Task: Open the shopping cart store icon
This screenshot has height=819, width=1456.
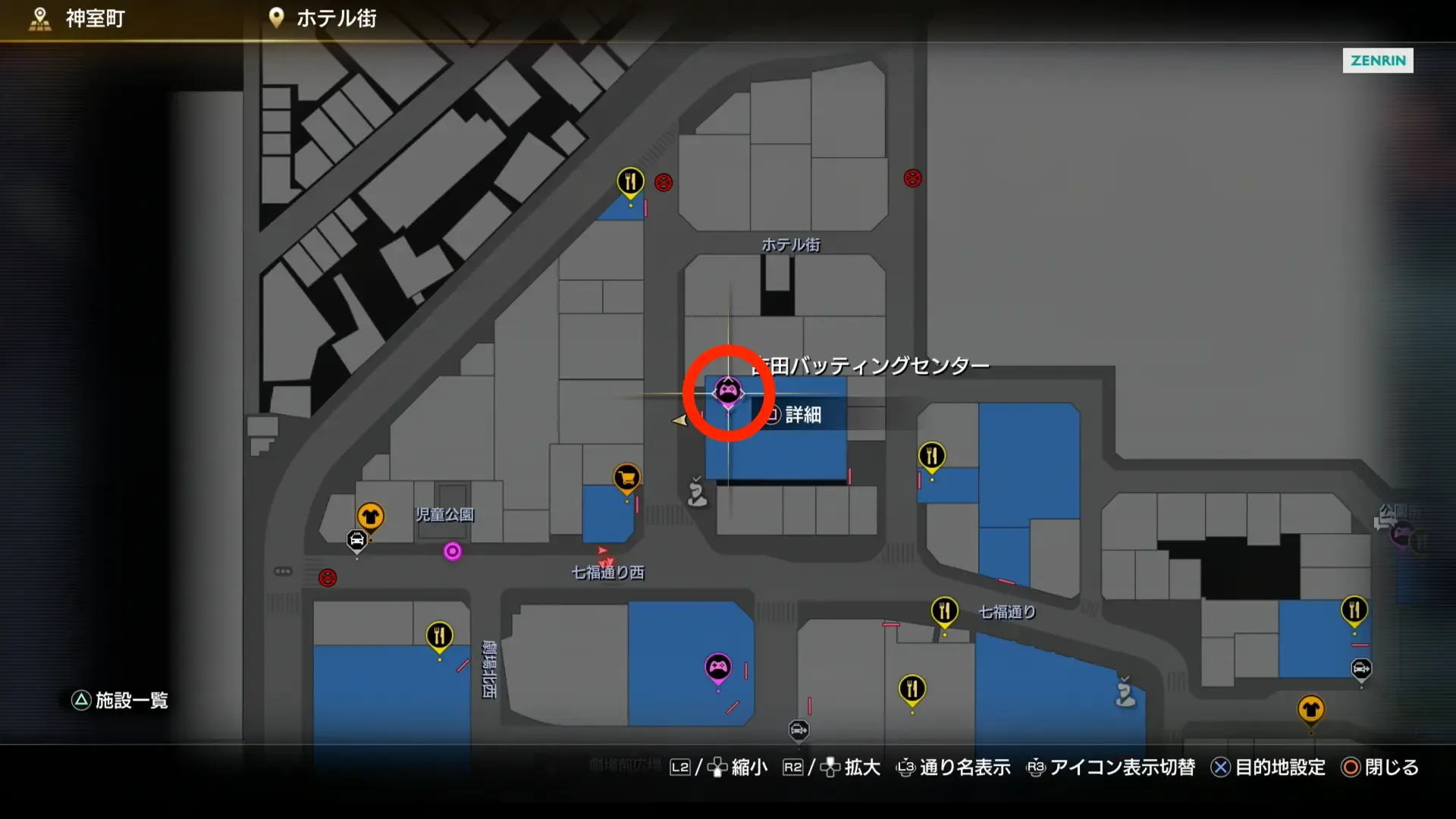Action: pos(626,478)
